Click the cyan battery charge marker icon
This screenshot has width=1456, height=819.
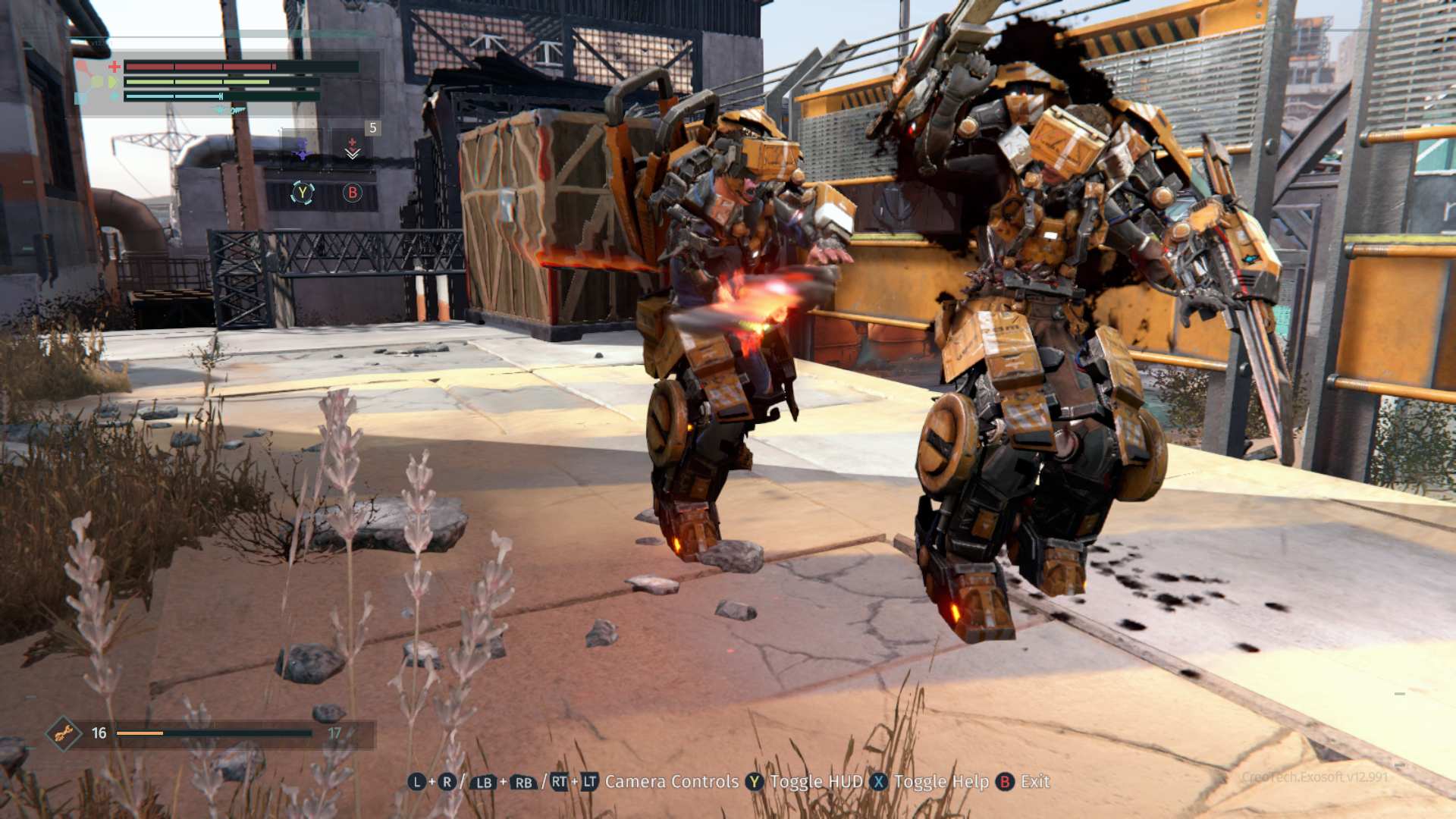pos(221,96)
